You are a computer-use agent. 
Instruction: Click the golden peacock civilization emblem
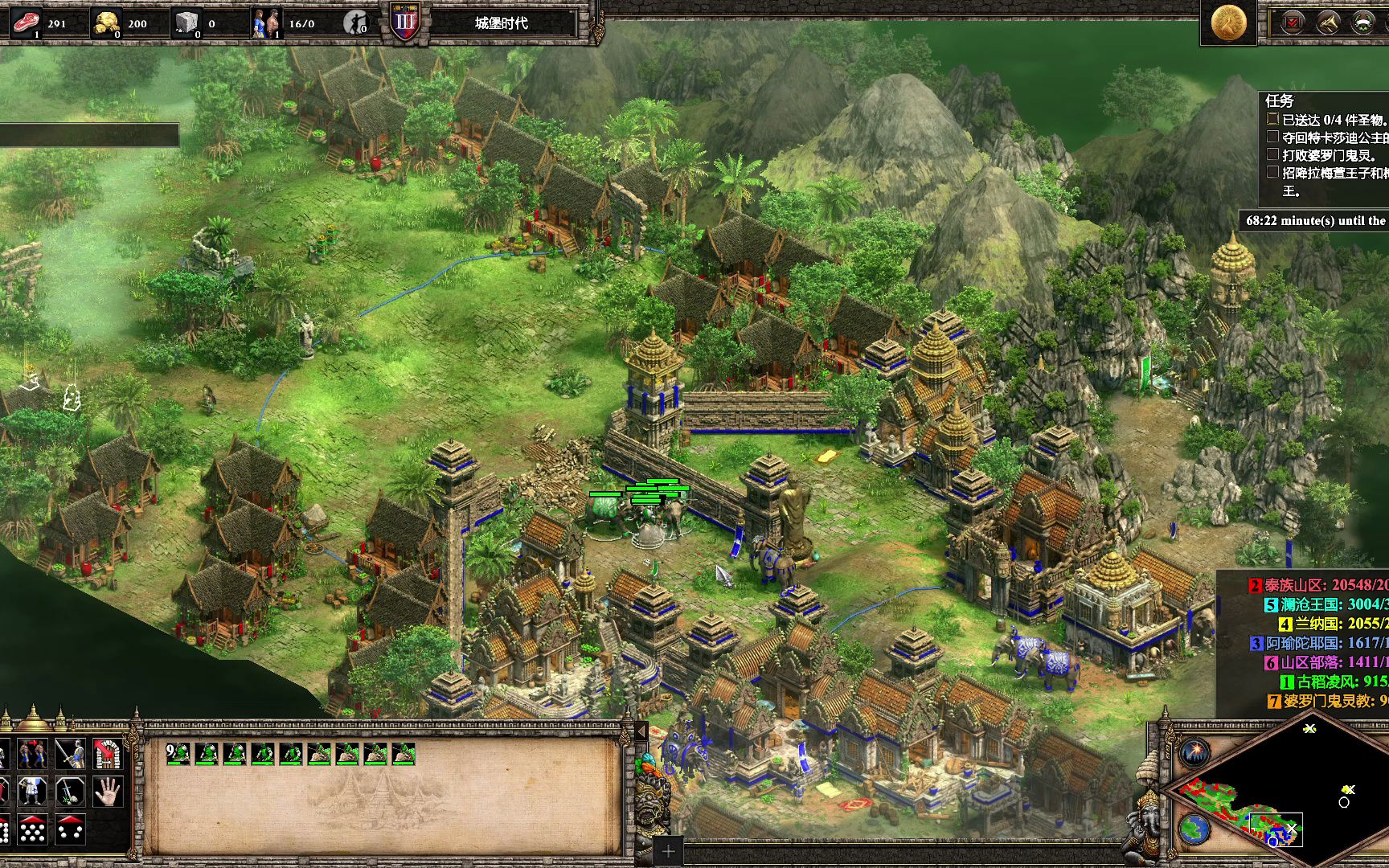tap(1228, 23)
